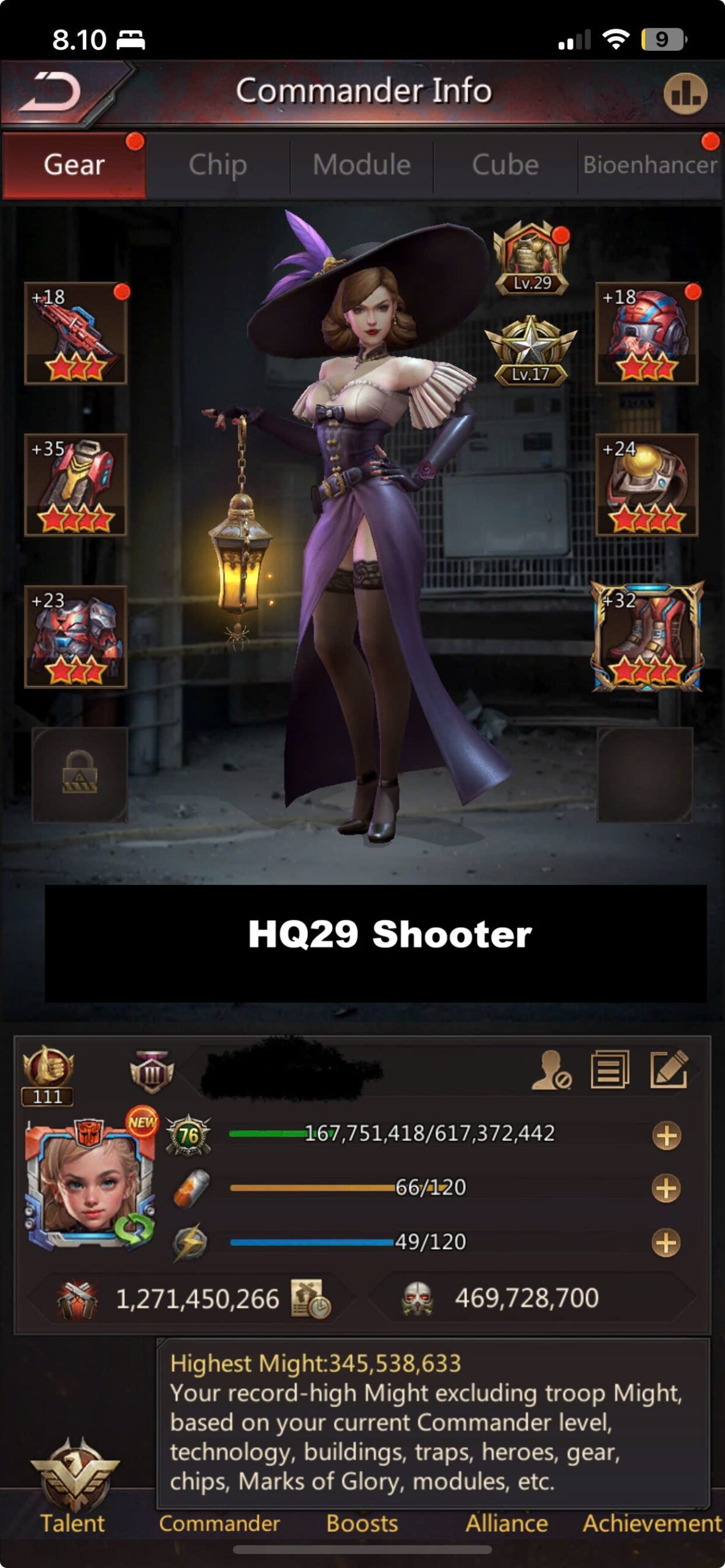Select the +32 boots gear slot
Screen dimensions: 725x1568
tap(647, 637)
